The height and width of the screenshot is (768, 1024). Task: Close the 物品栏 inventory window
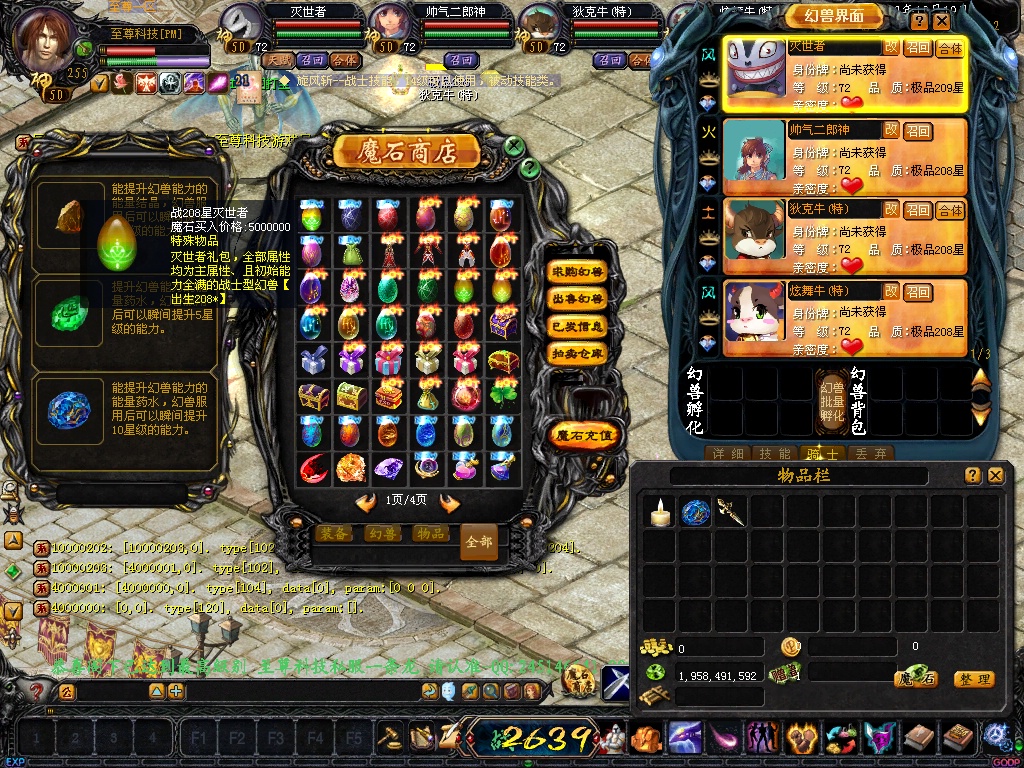tap(995, 476)
